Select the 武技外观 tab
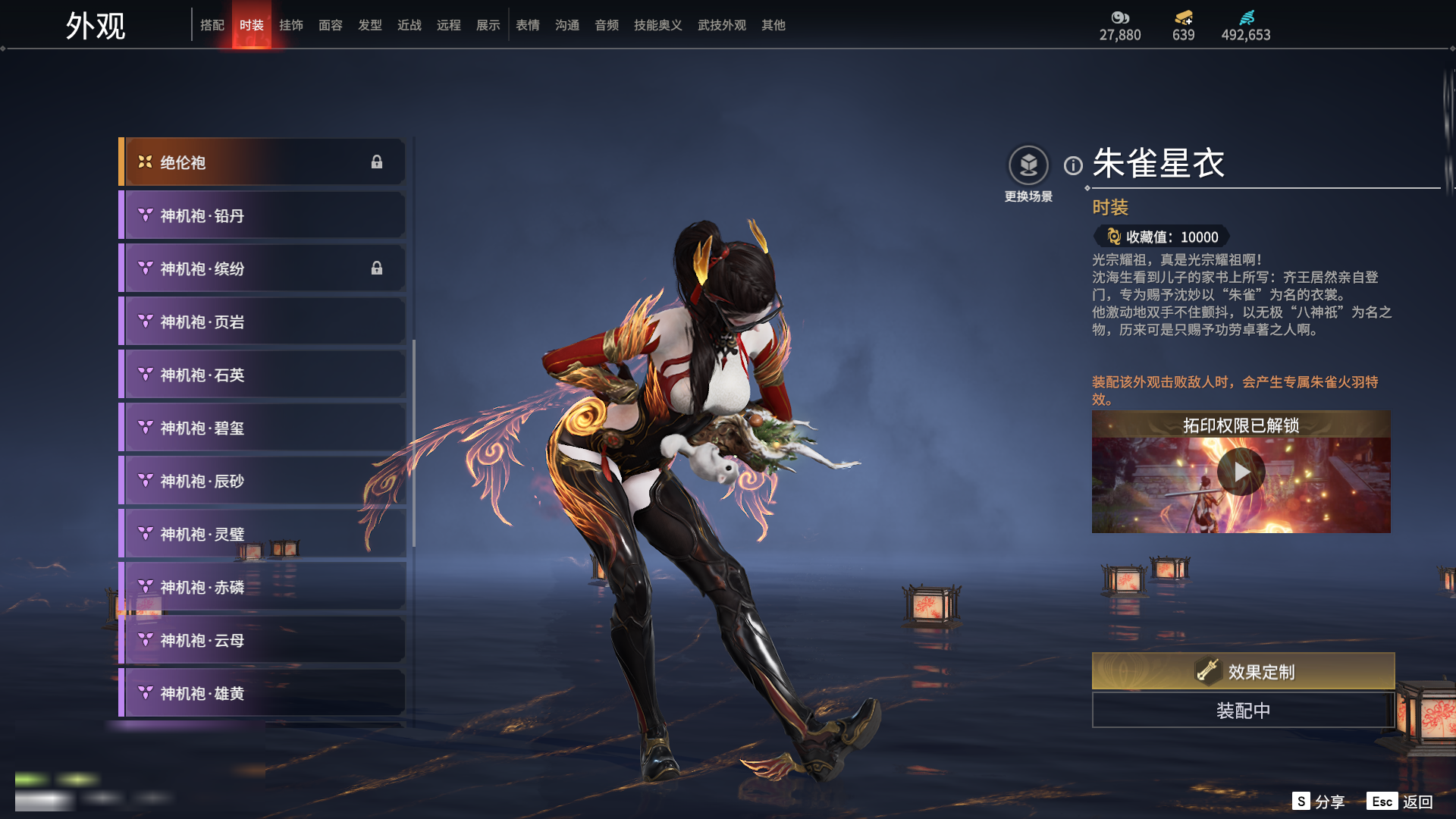 click(x=721, y=25)
